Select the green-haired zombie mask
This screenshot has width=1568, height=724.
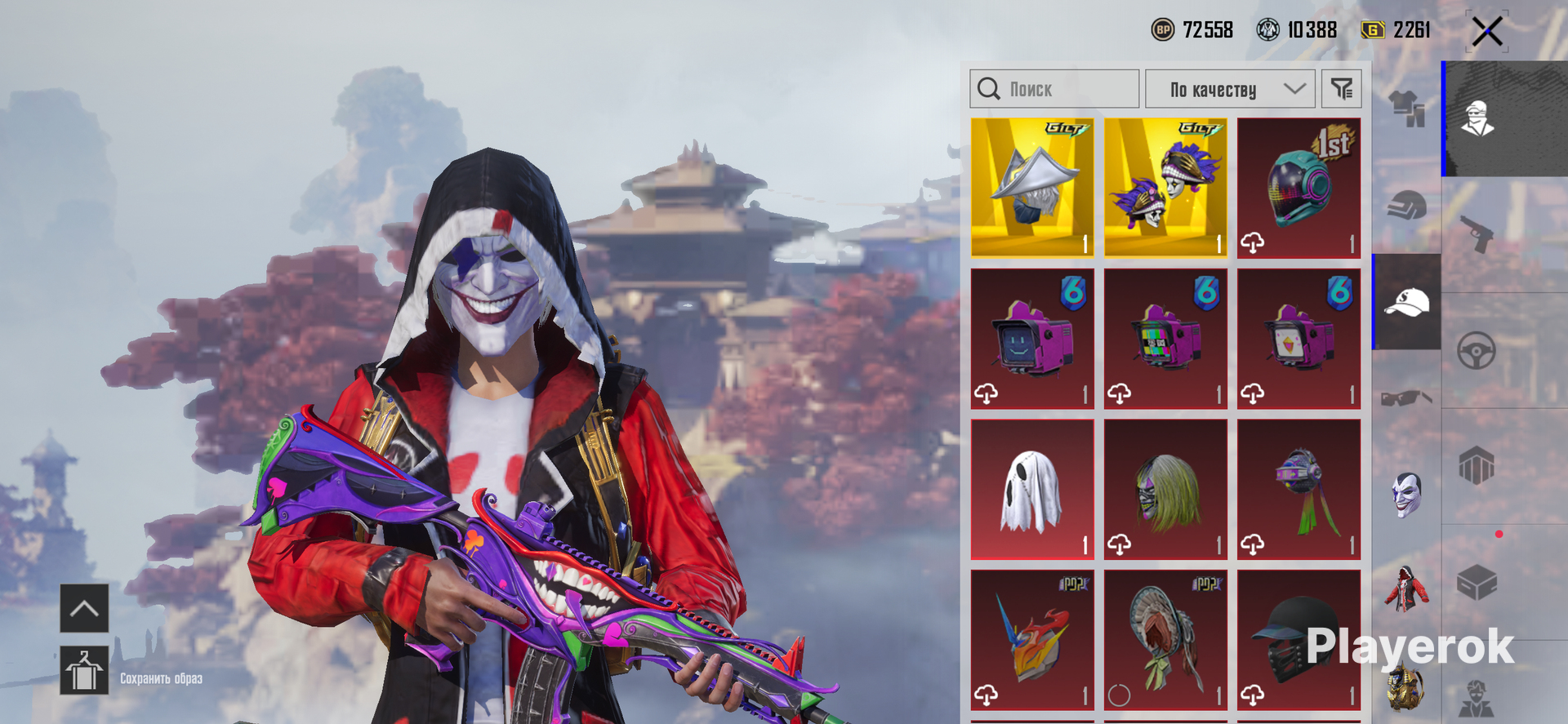click(1165, 490)
